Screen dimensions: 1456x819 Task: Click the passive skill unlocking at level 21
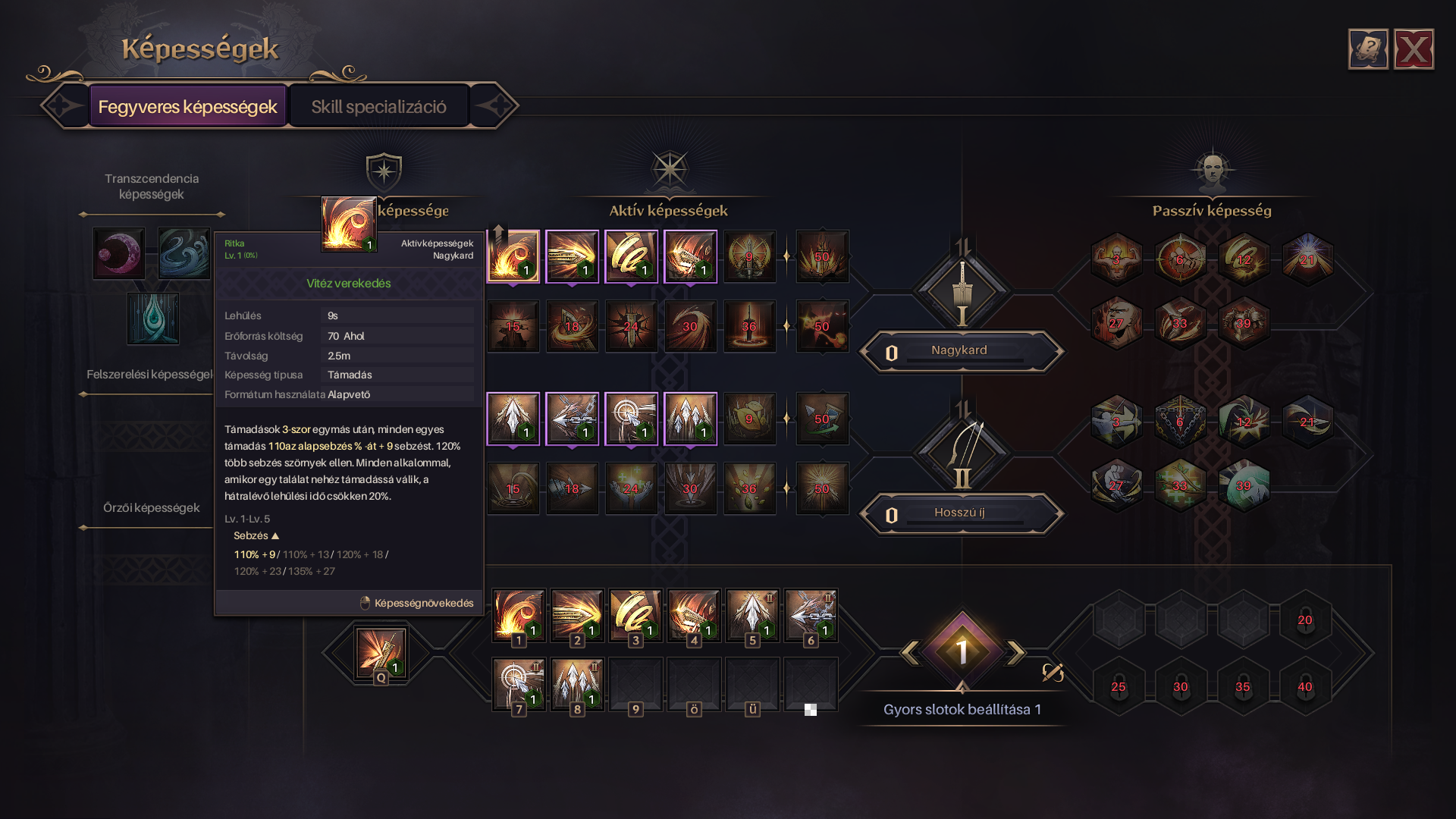[x=1307, y=260]
